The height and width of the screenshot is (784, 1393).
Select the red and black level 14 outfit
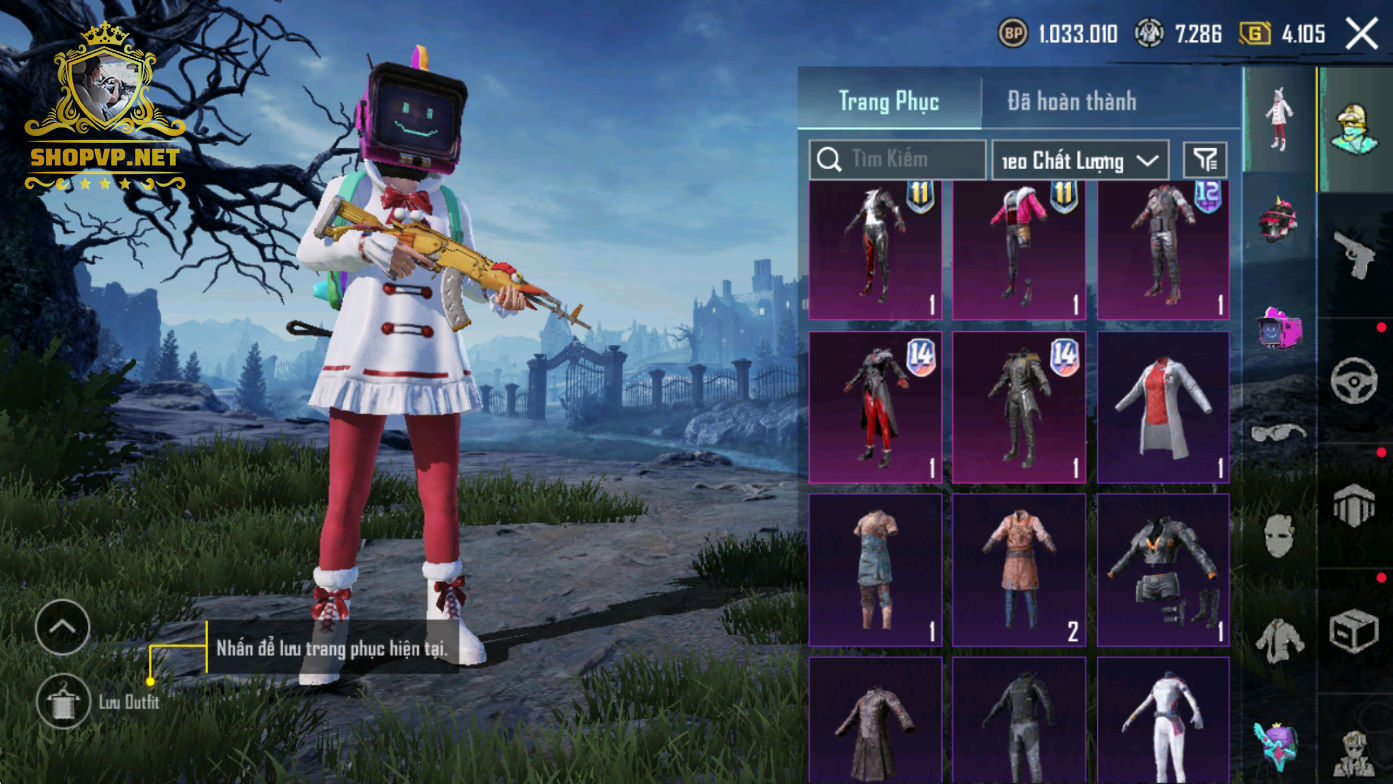pyautogui.click(x=875, y=407)
